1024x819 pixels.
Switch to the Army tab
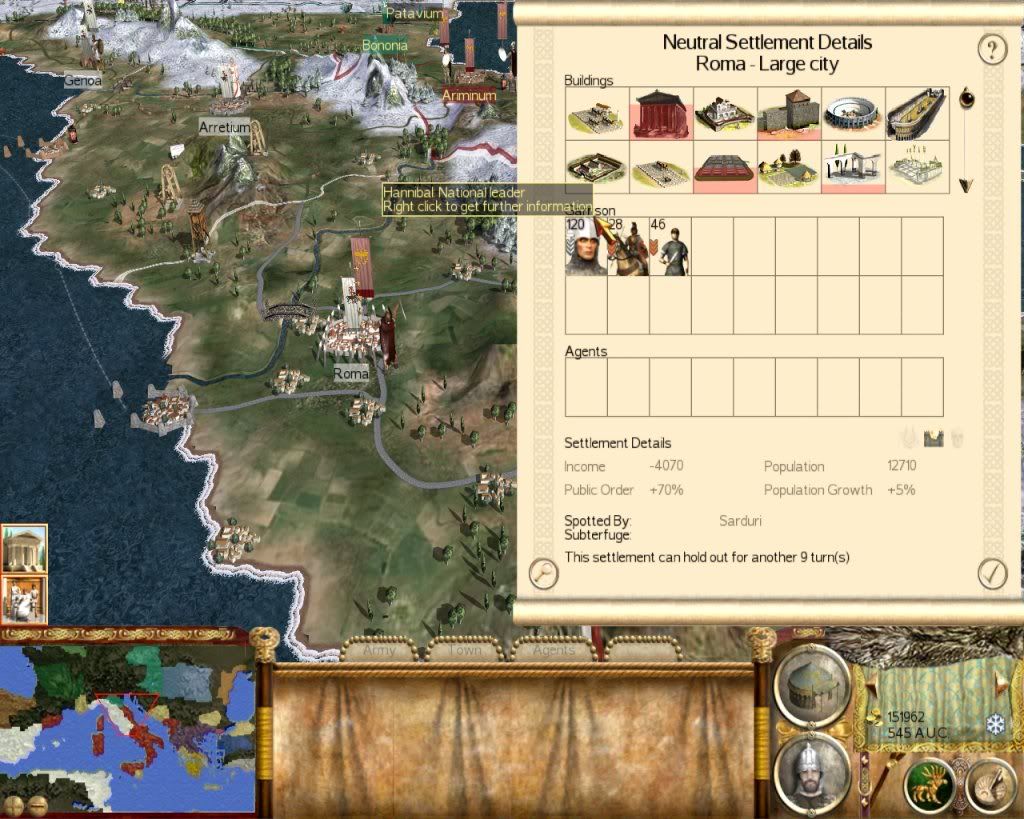(380, 650)
